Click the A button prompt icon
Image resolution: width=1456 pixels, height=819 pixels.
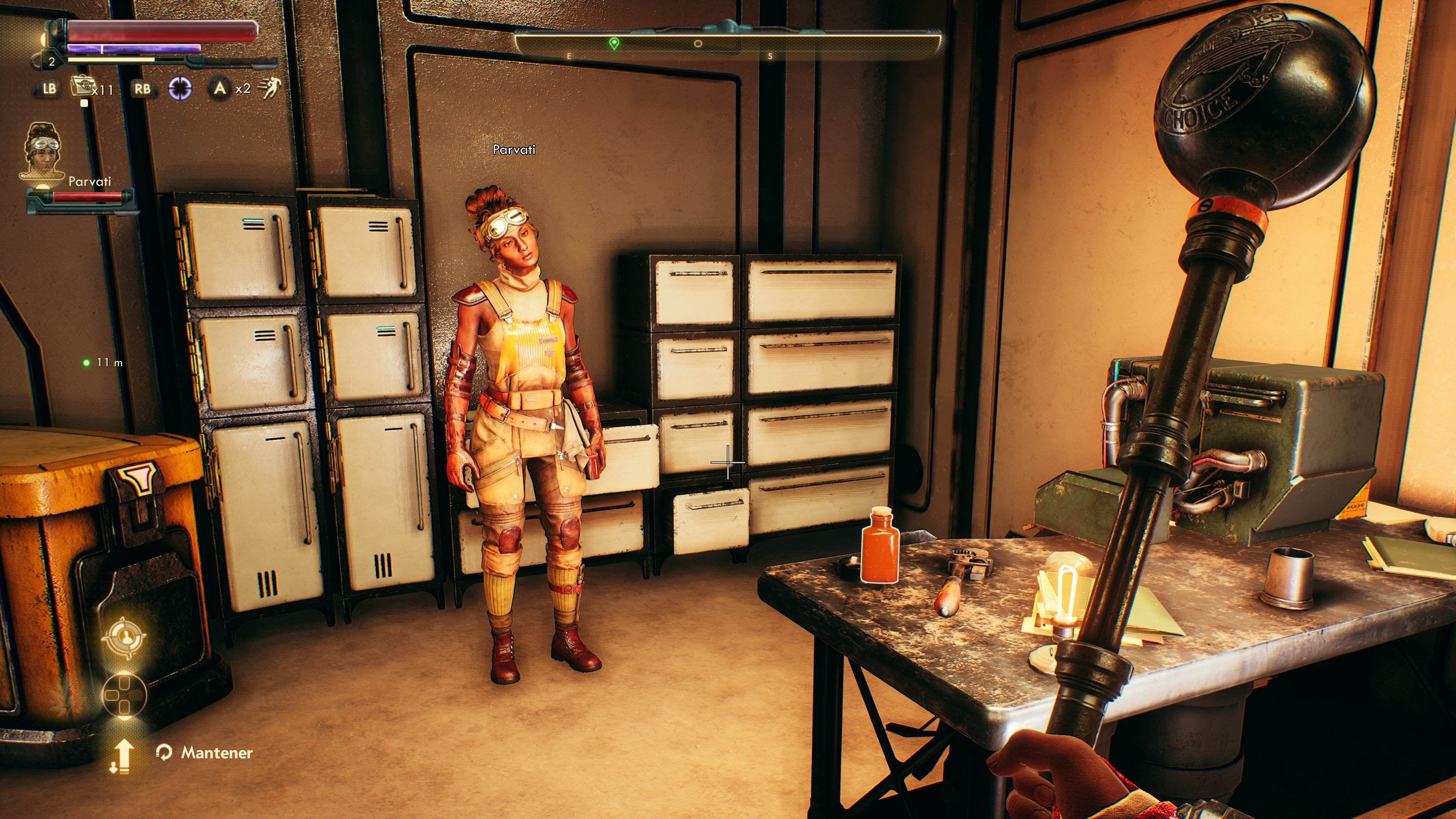click(x=220, y=89)
